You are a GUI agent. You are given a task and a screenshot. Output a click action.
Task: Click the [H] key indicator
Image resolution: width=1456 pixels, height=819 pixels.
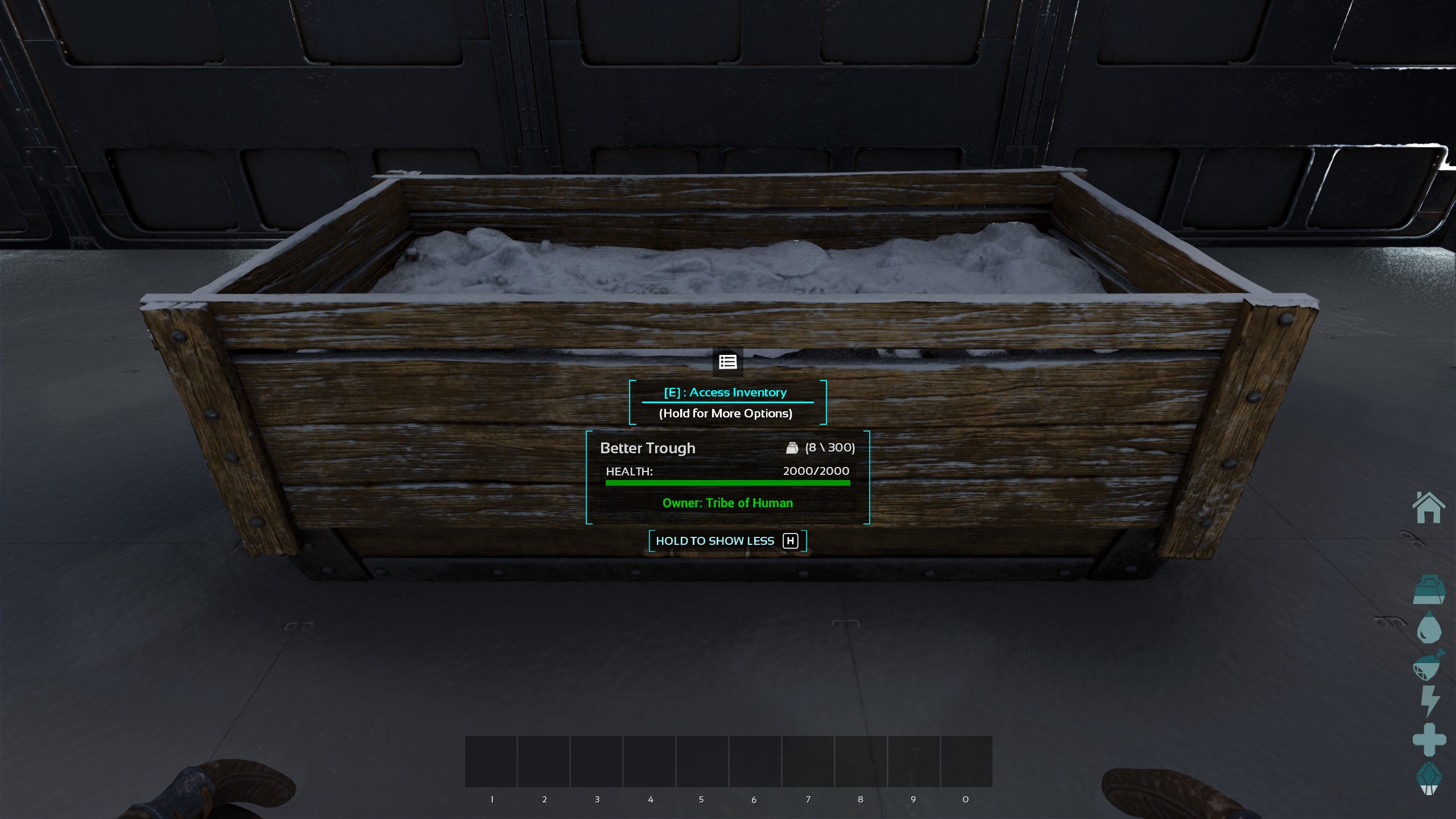tap(790, 540)
